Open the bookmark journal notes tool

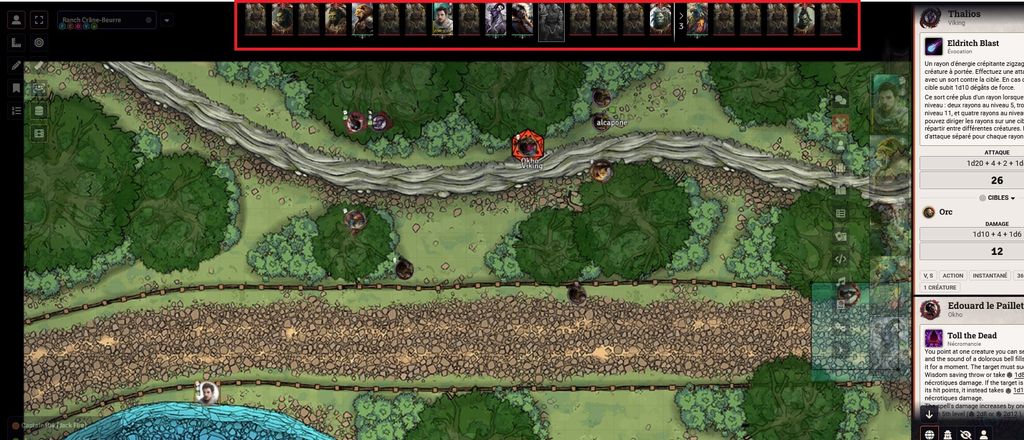pyautogui.click(x=16, y=88)
